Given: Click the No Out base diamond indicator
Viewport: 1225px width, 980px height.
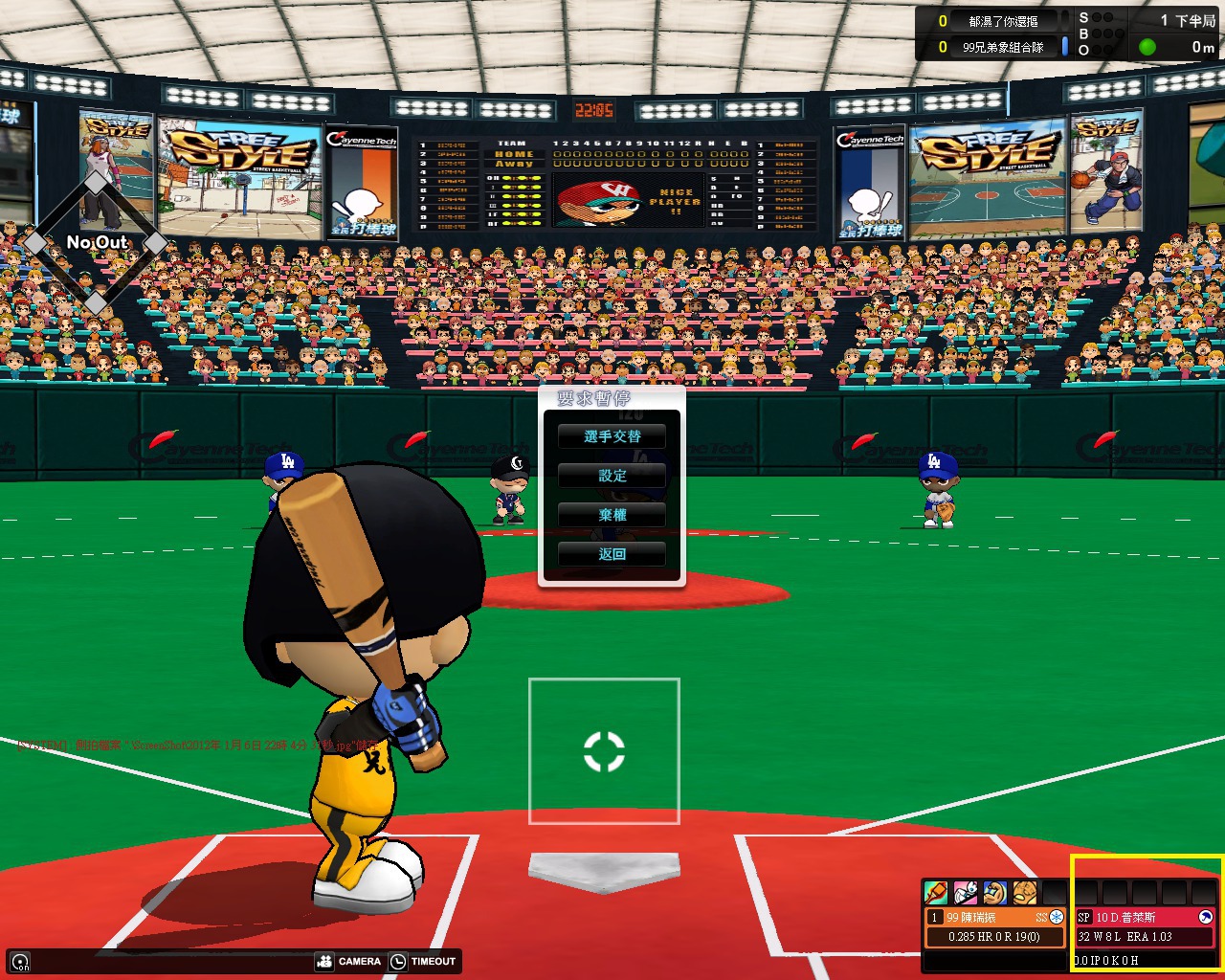Looking at the screenshot, I should [96, 243].
